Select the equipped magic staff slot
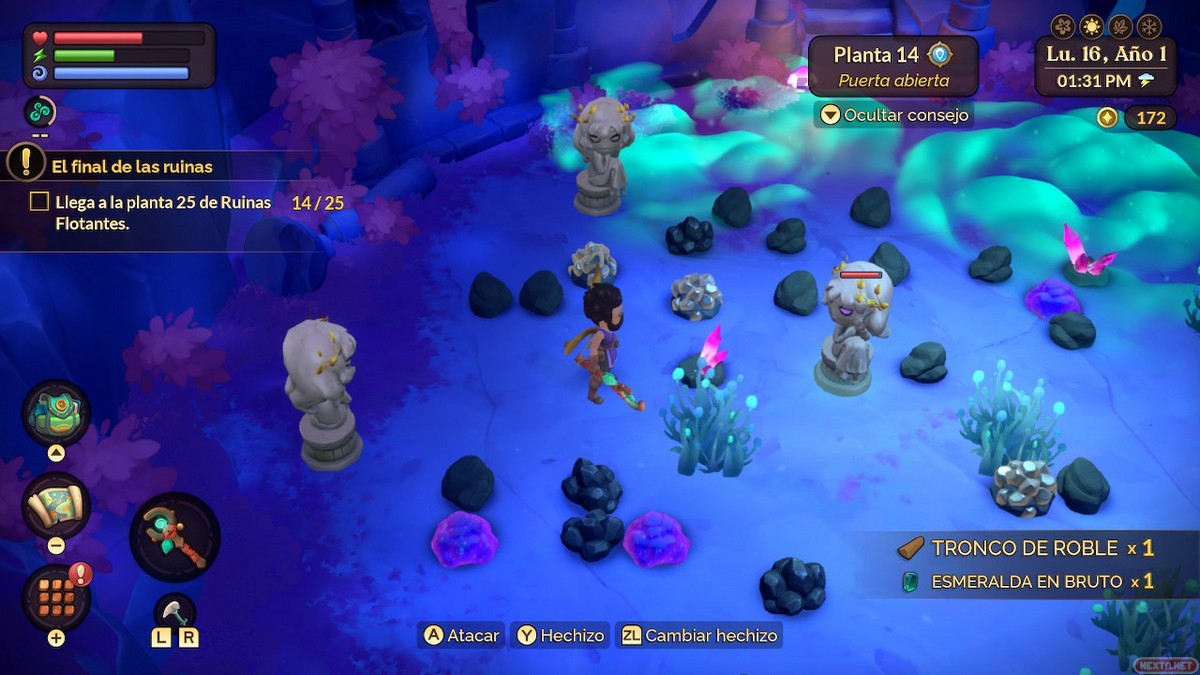The width and height of the screenshot is (1200, 675). coord(175,537)
